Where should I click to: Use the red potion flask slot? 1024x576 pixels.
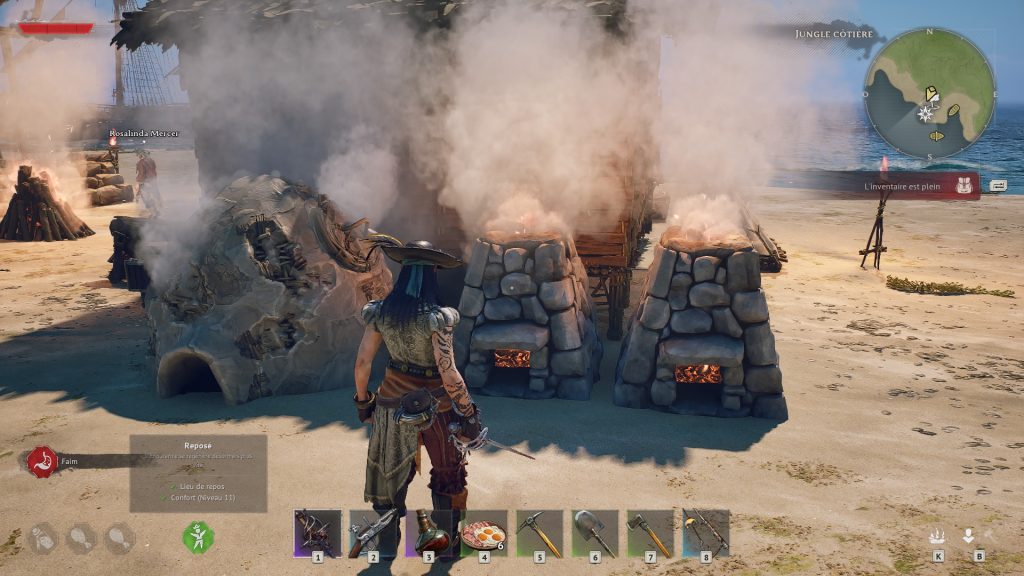point(429,533)
